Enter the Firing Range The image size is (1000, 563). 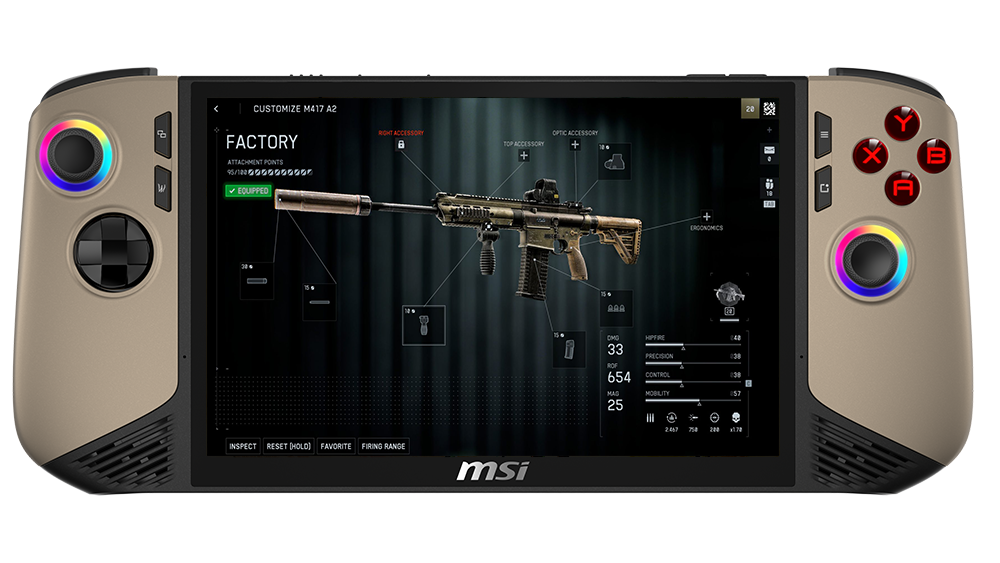(384, 446)
